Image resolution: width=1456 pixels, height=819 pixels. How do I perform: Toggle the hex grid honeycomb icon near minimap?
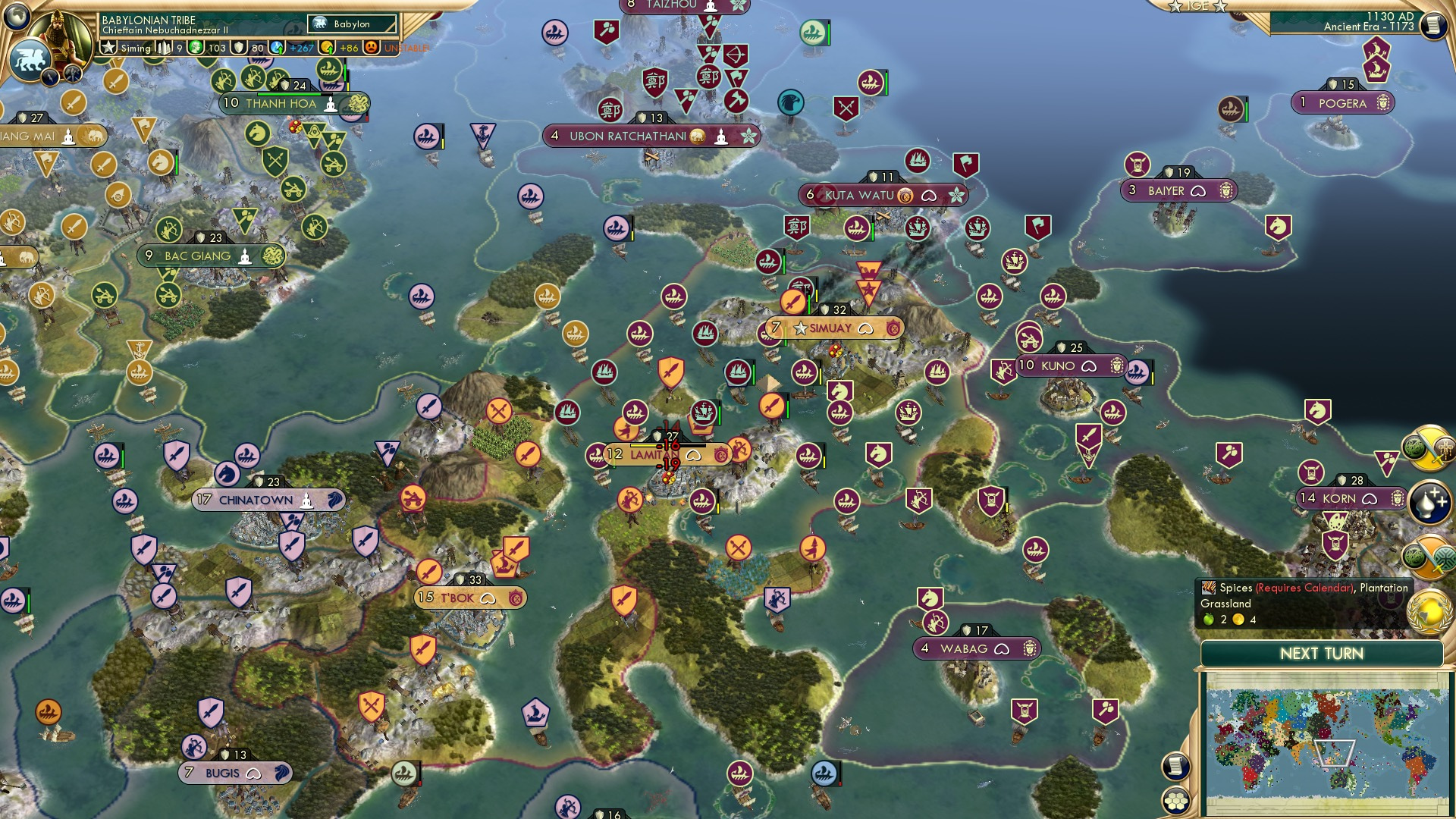point(1176,802)
